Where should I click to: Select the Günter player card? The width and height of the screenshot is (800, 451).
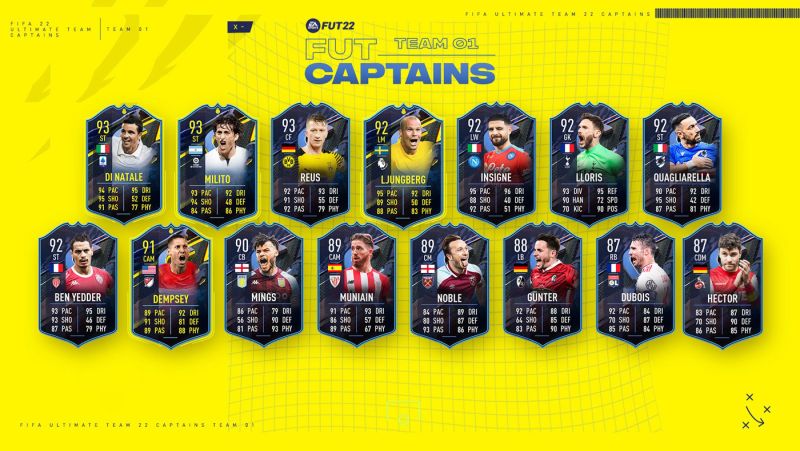point(541,283)
